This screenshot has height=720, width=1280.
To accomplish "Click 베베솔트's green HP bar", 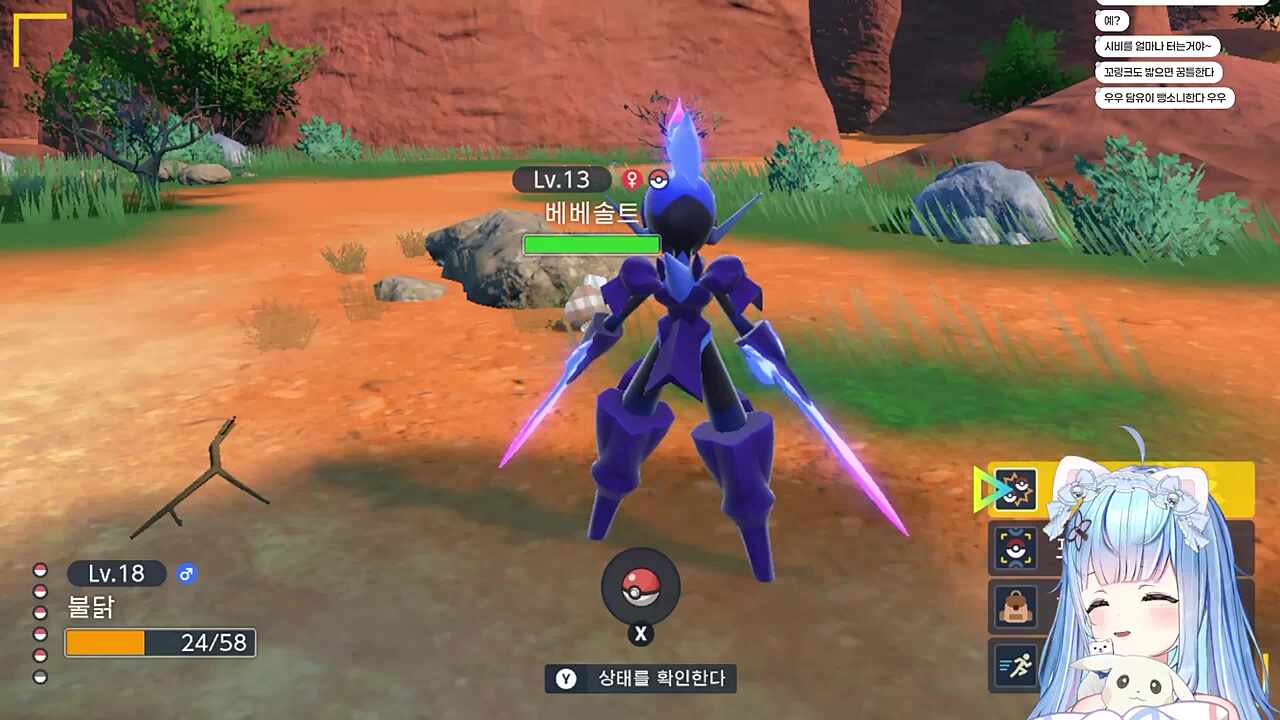I will (x=590, y=244).
